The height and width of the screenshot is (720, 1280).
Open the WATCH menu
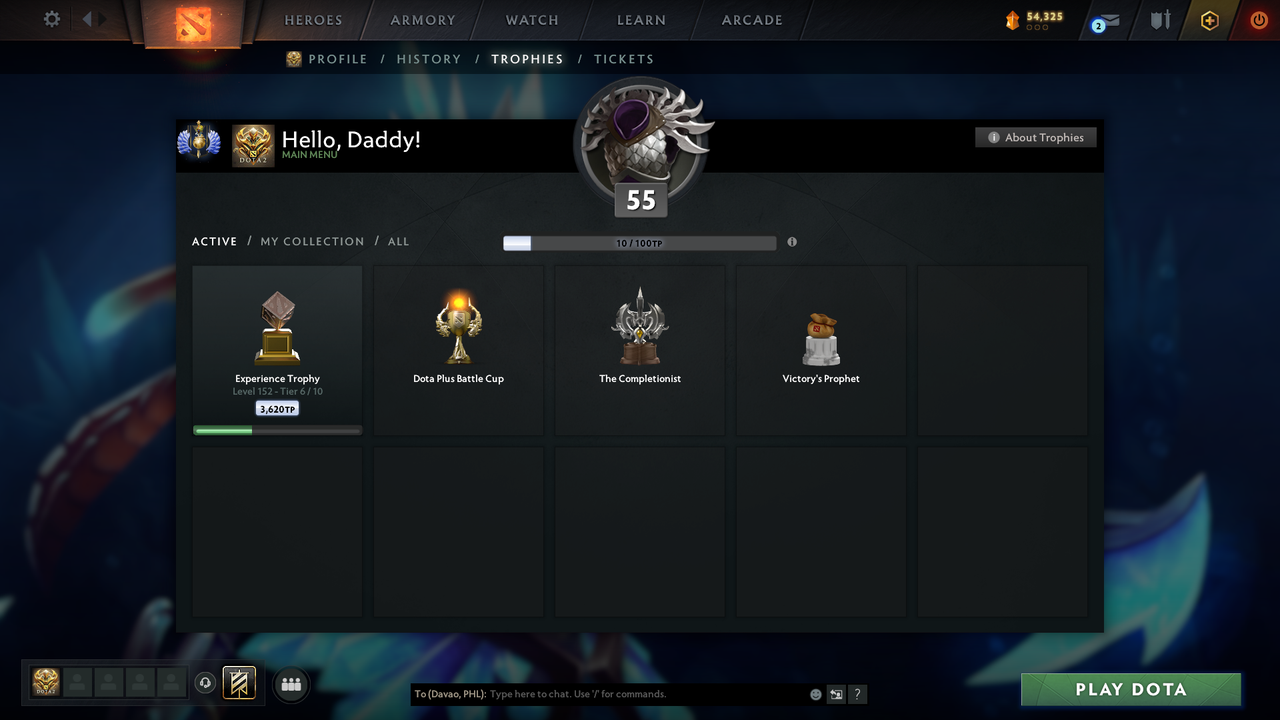(531, 19)
